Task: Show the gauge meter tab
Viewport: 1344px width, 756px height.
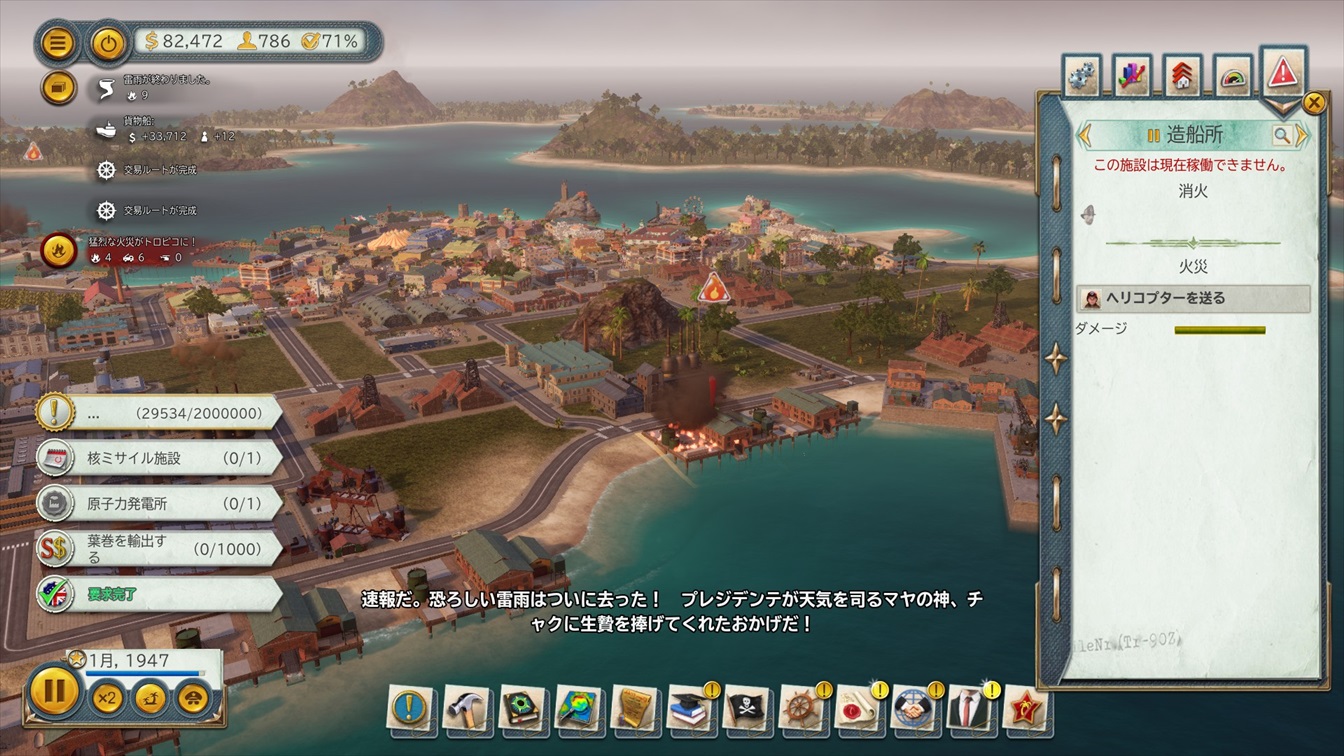Action: pos(1233,75)
